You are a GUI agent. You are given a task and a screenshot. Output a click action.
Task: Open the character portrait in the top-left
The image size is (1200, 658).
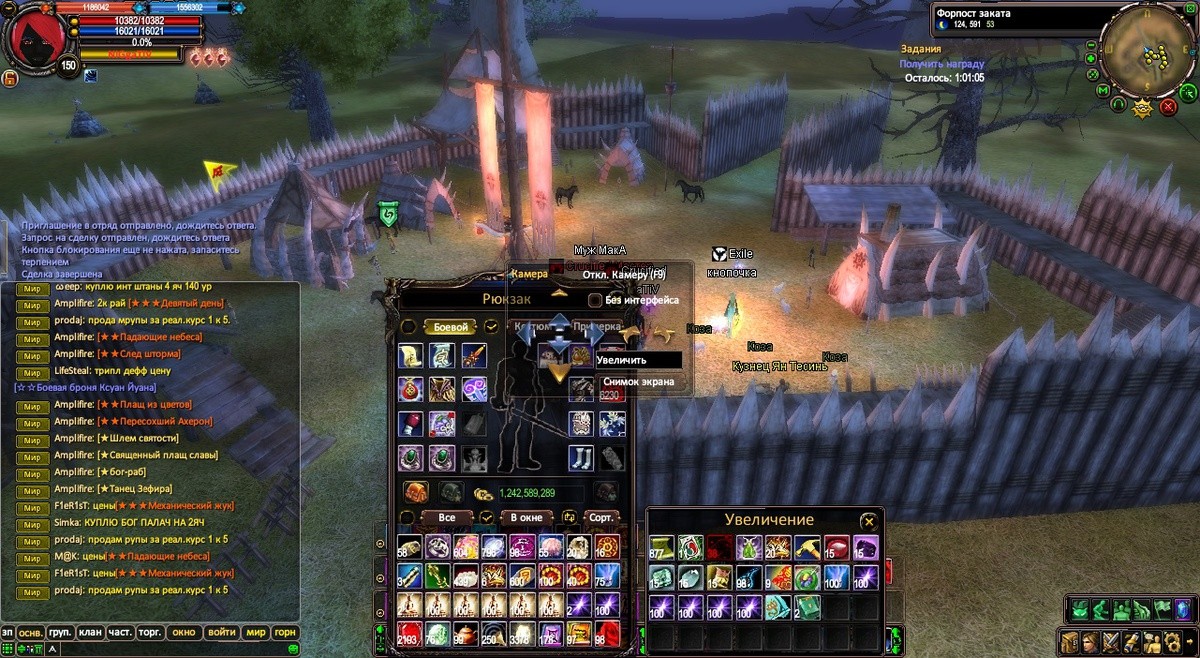click(x=38, y=37)
